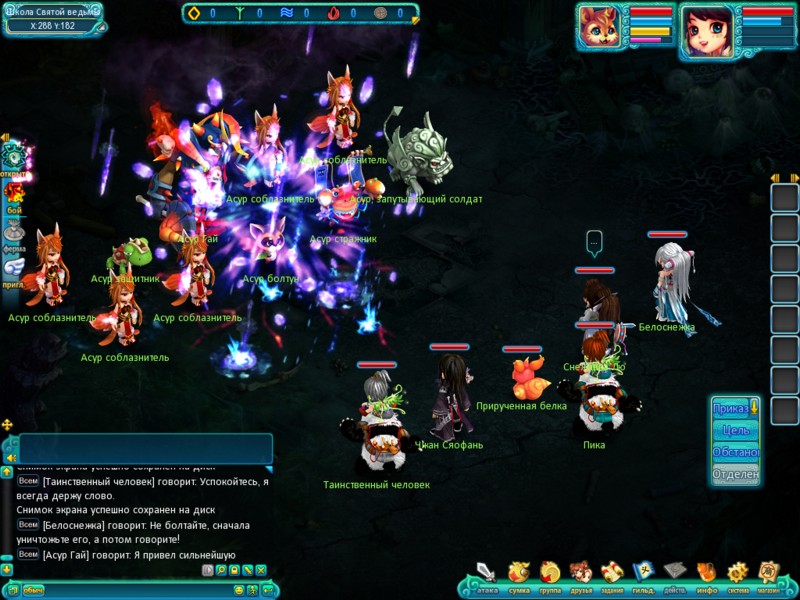Show the инфо character info

pos(706,573)
